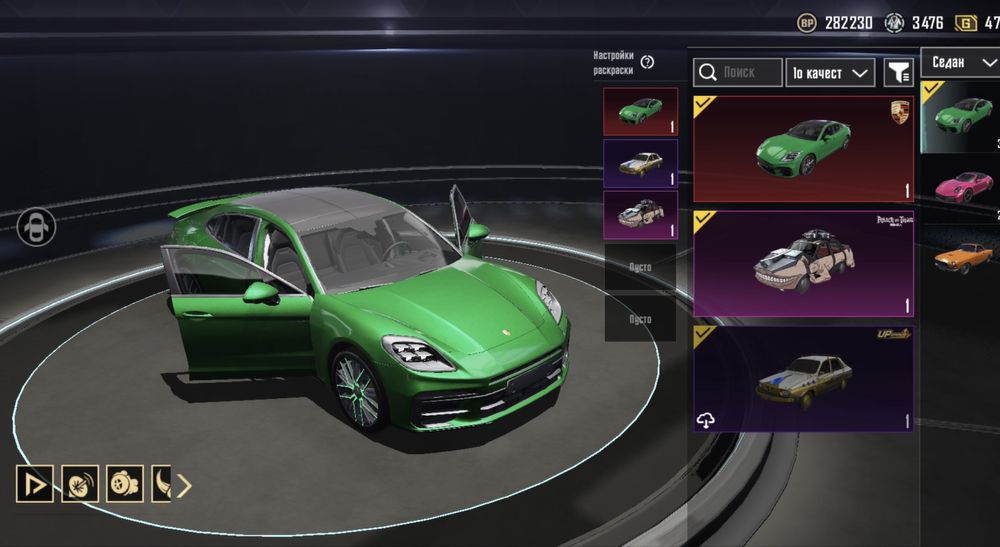Select the pink sports car in sidebar
1000x547 pixels.
[x=961, y=187]
